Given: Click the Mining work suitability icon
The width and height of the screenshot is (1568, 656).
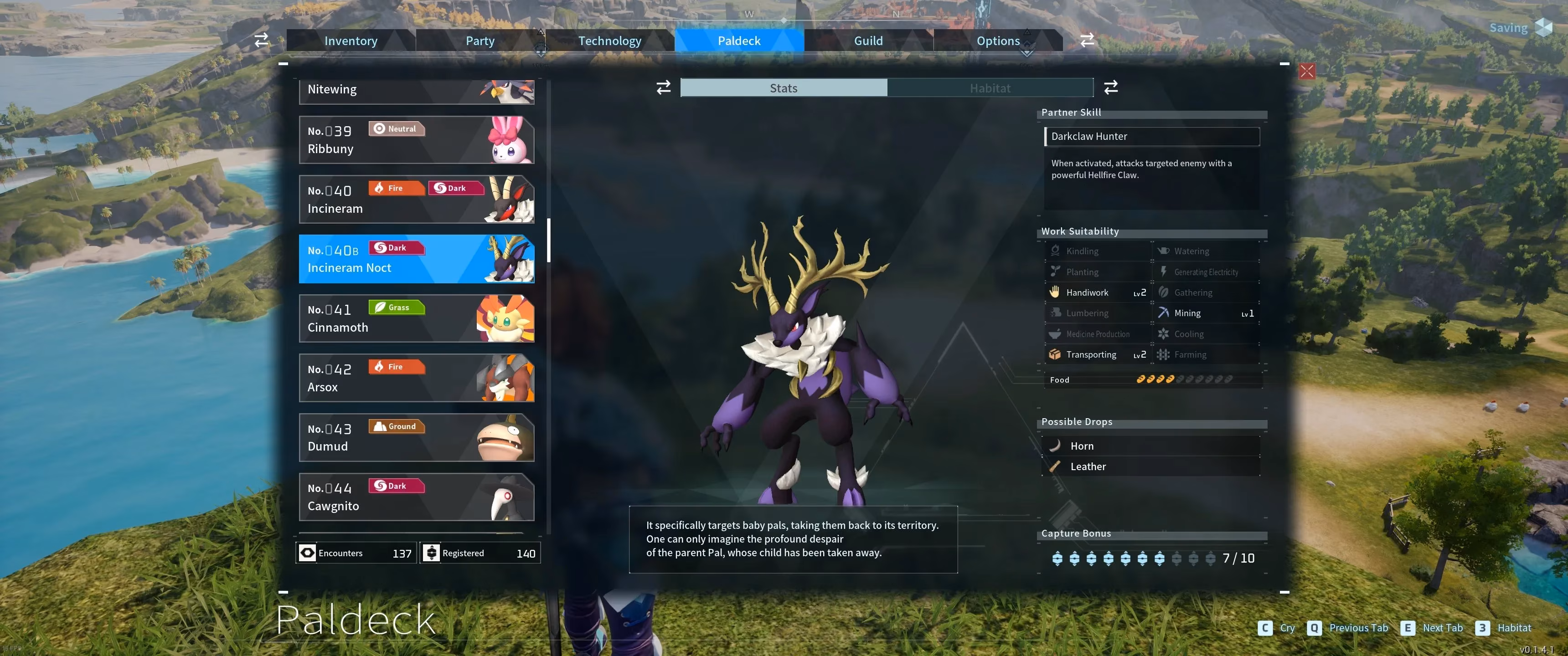Looking at the screenshot, I should click(x=1164, y=313).
